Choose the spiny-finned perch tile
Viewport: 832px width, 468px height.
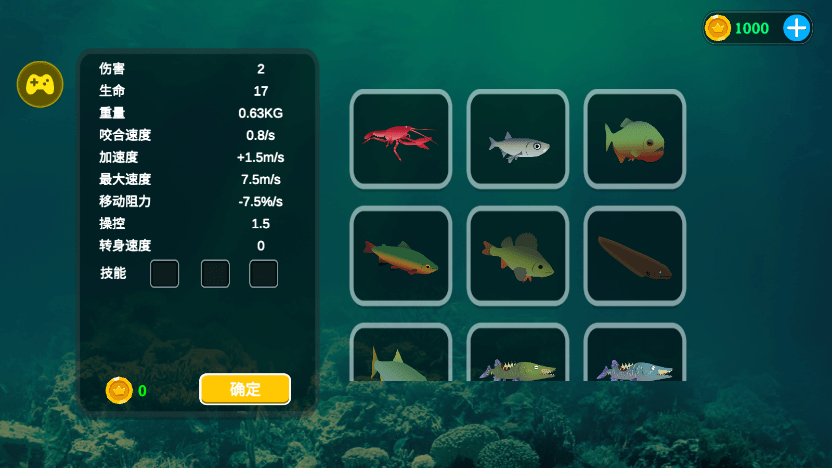[518, 256]
